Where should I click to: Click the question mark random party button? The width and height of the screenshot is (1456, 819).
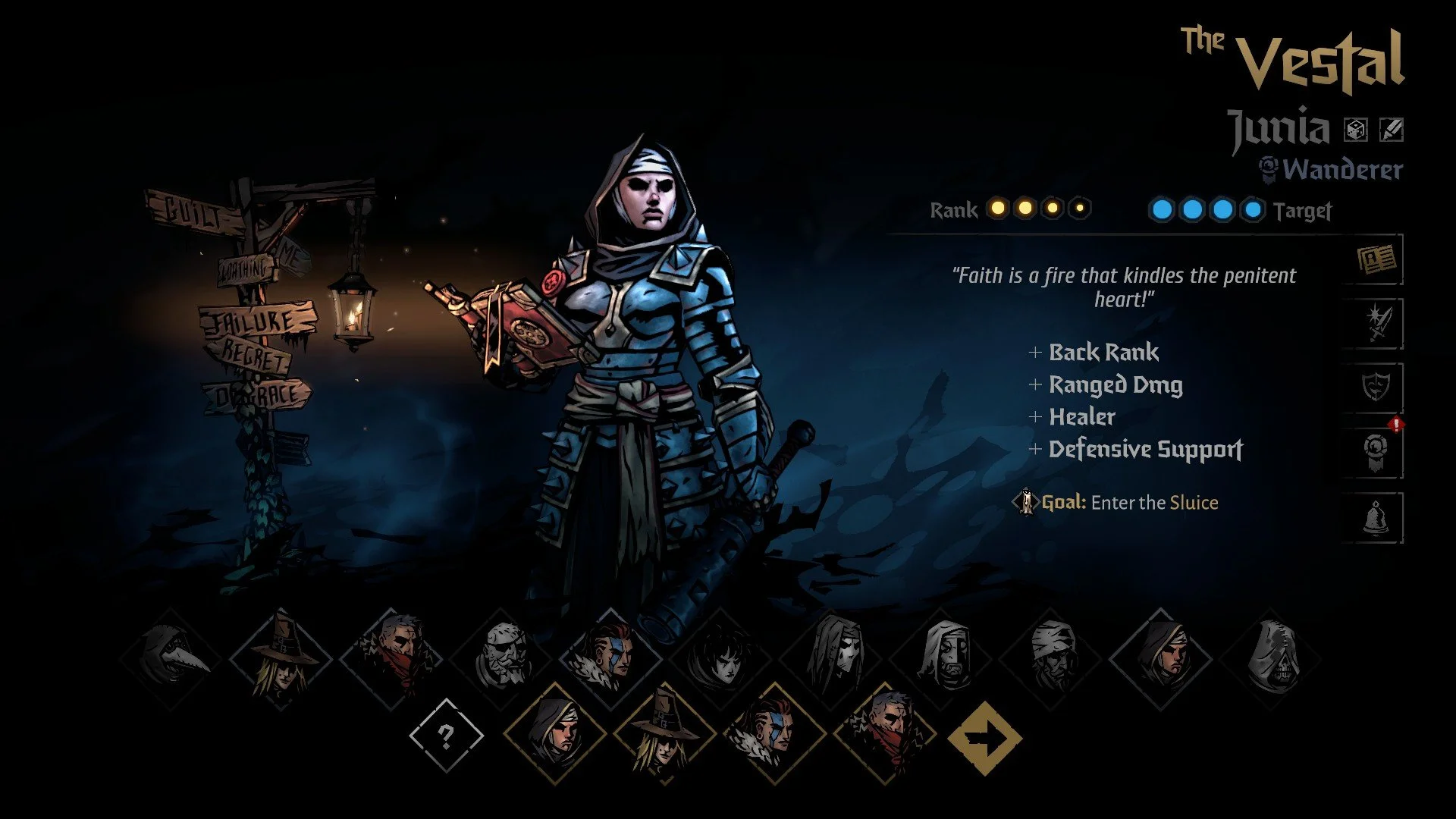(446, 736)
